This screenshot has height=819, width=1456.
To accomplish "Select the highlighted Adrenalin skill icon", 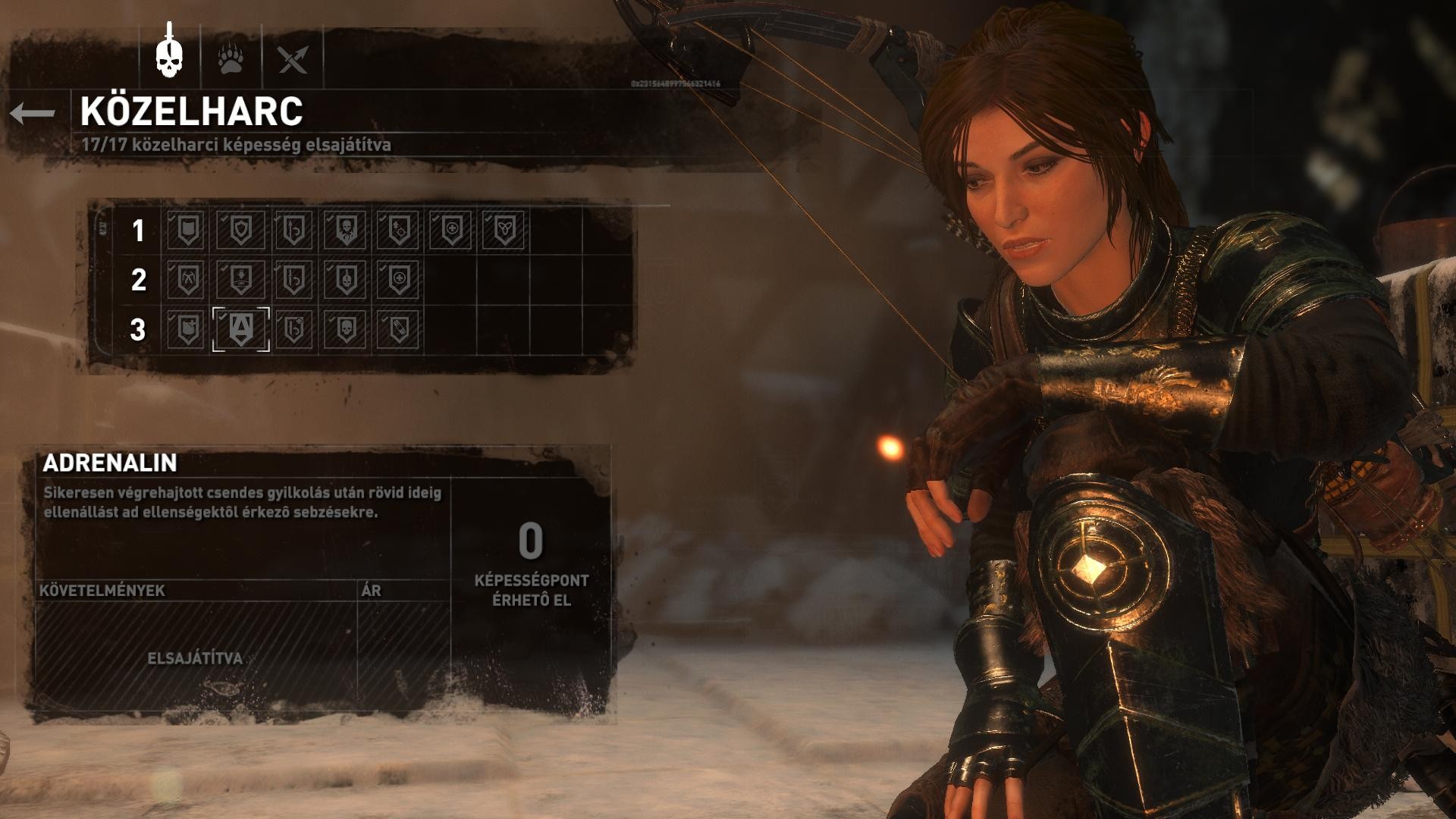I will coord(240,329).
